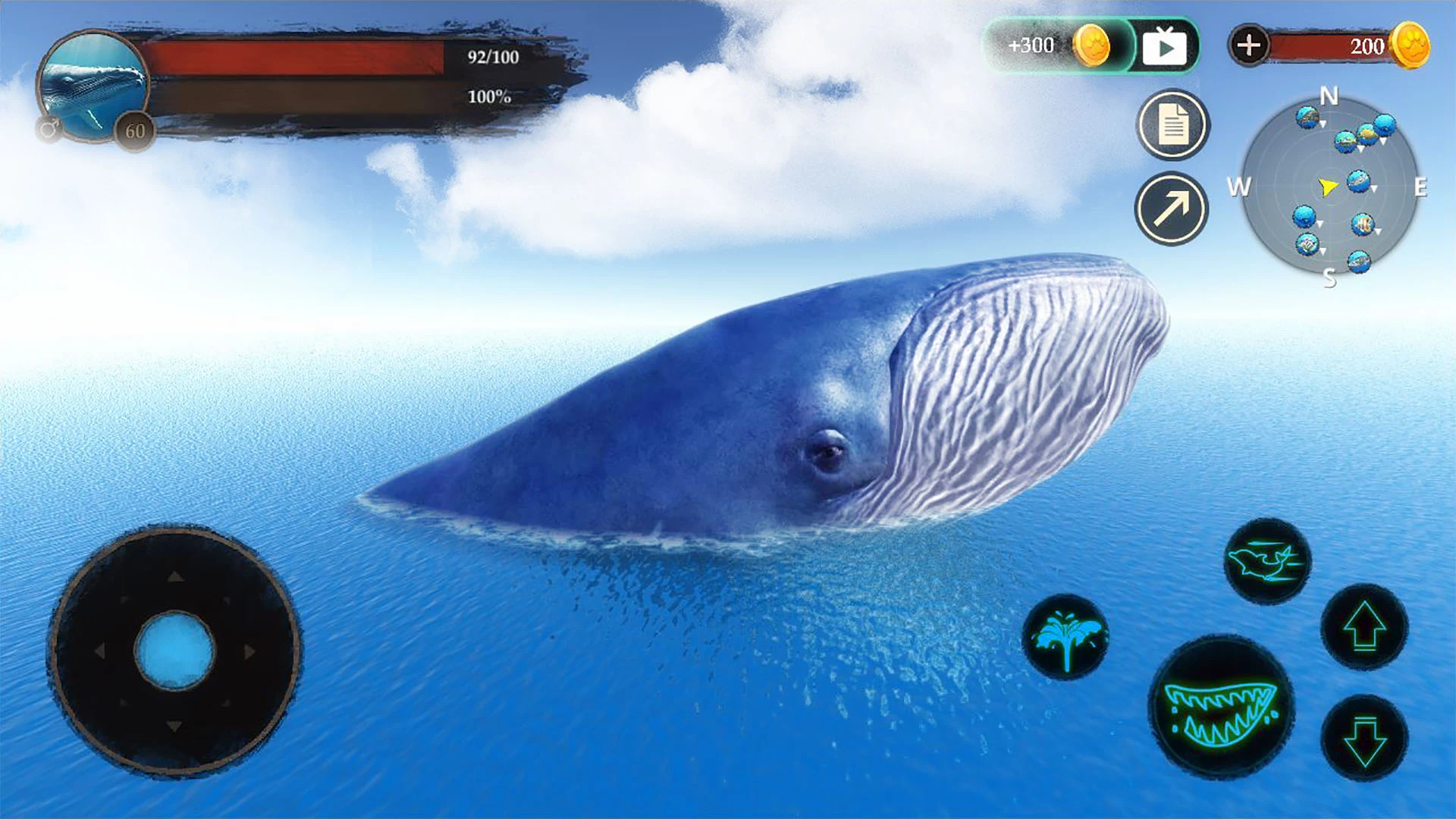
Task: Click the diagonal arrow button
Action: click(1172, 209)
